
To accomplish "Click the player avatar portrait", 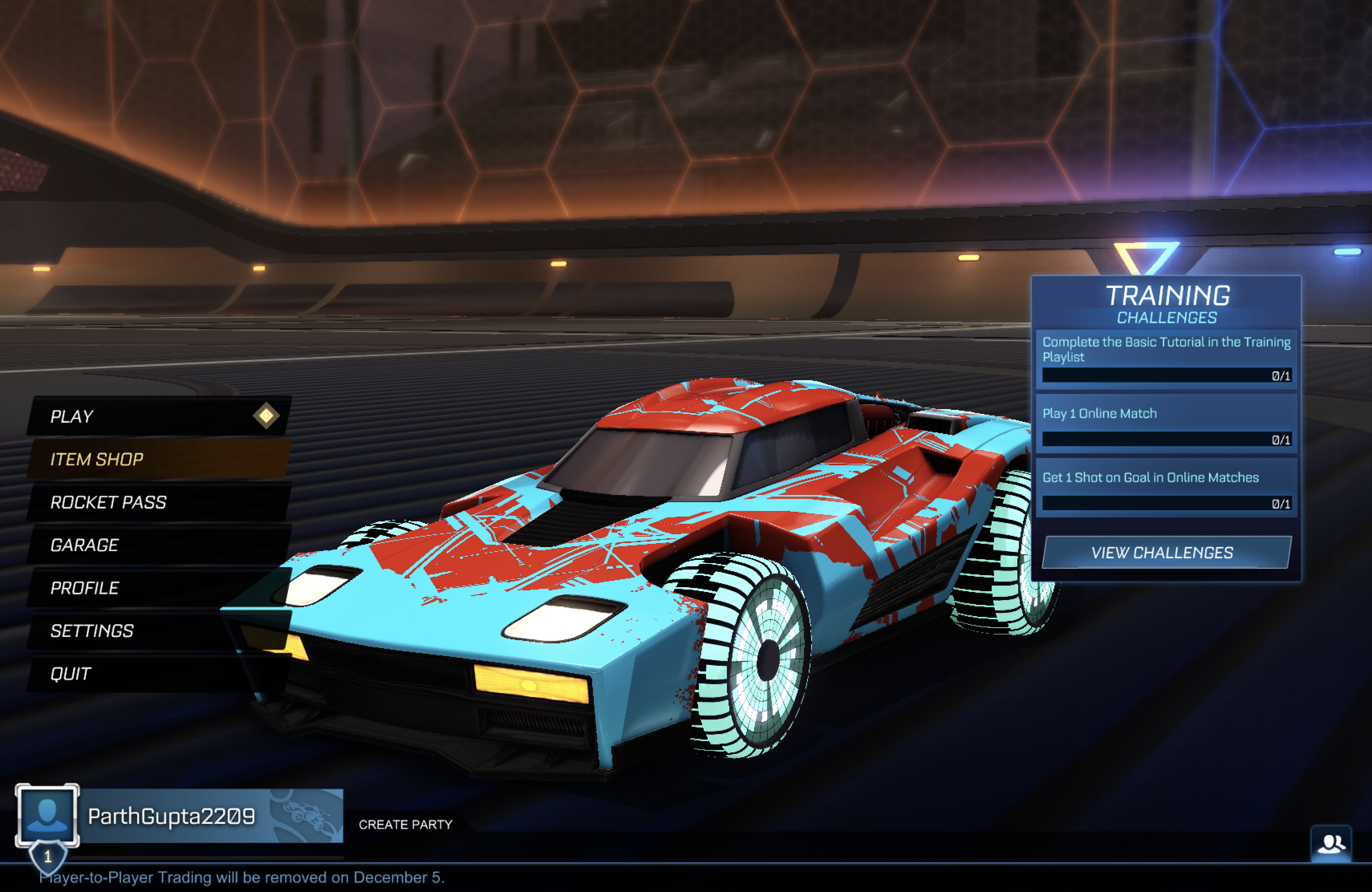I will coord(47,815).
